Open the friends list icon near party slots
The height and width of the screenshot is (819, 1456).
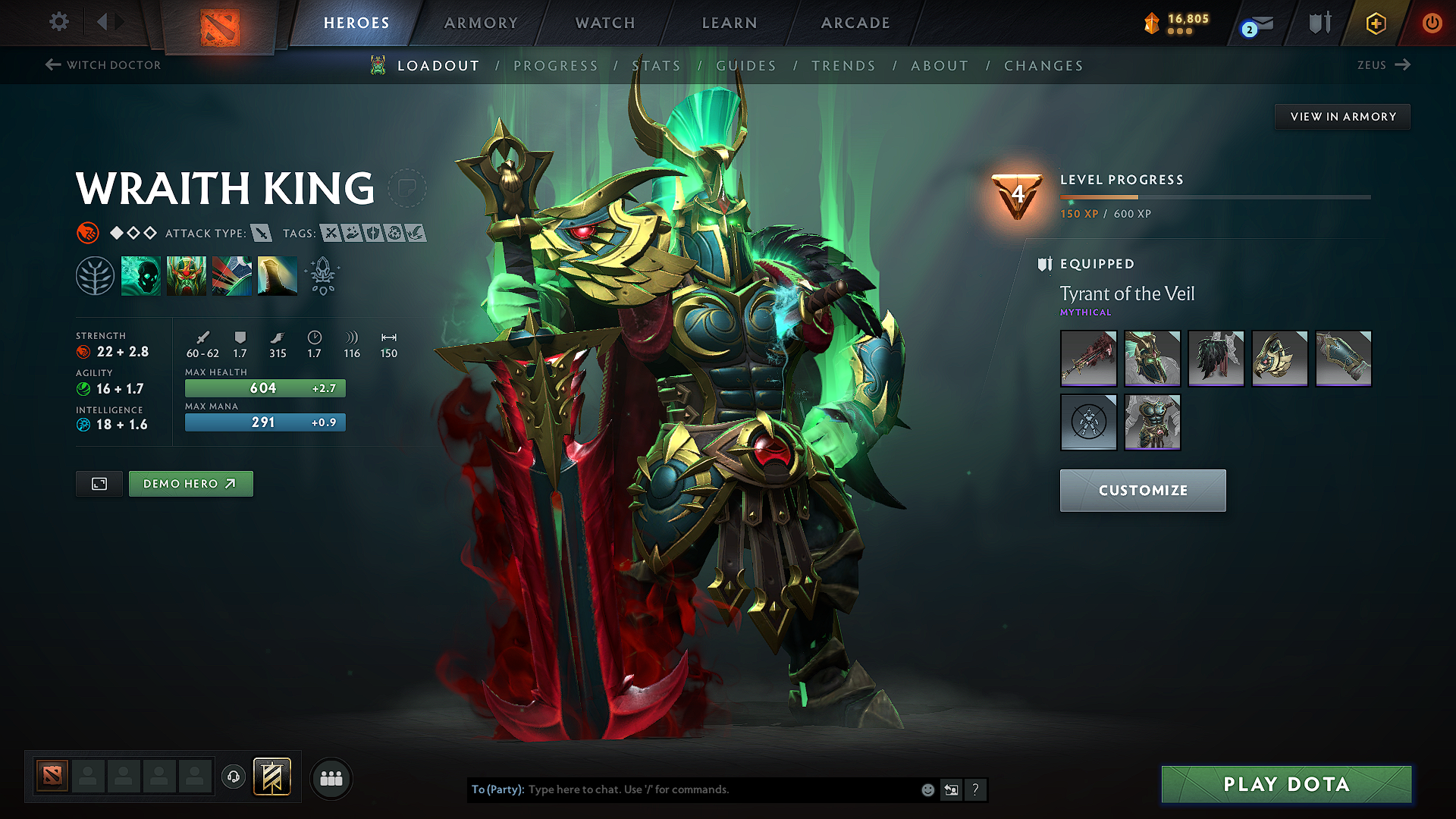click(x=331, y=777)
